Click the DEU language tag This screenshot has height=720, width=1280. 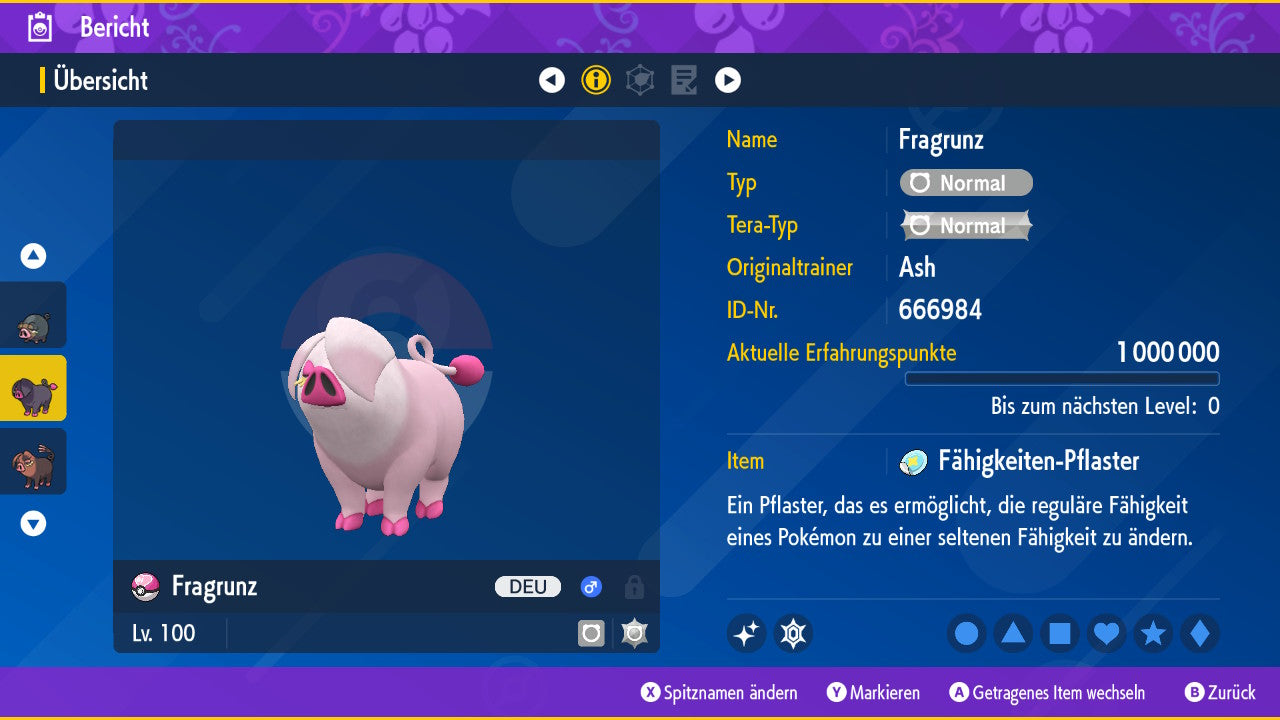tap(528, 587)
